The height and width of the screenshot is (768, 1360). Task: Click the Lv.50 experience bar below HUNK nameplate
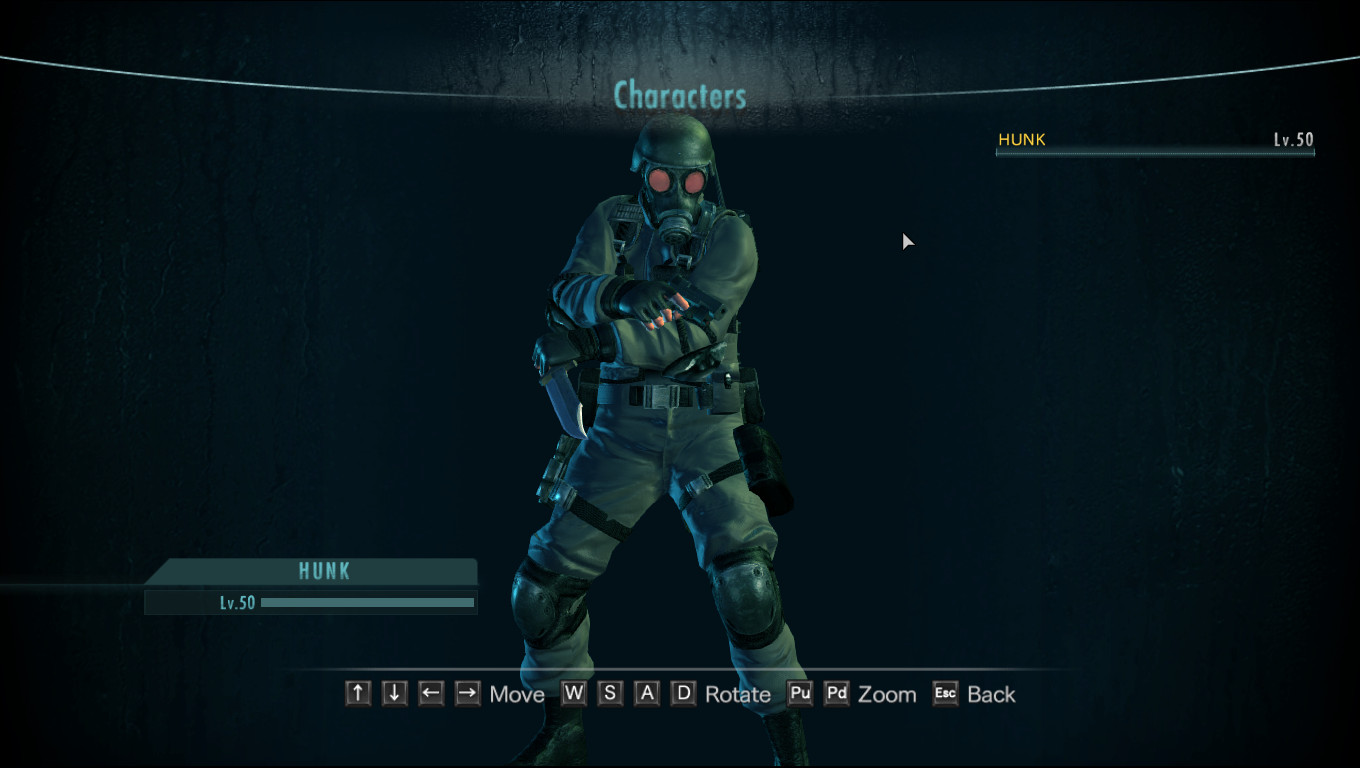point(310,602)
